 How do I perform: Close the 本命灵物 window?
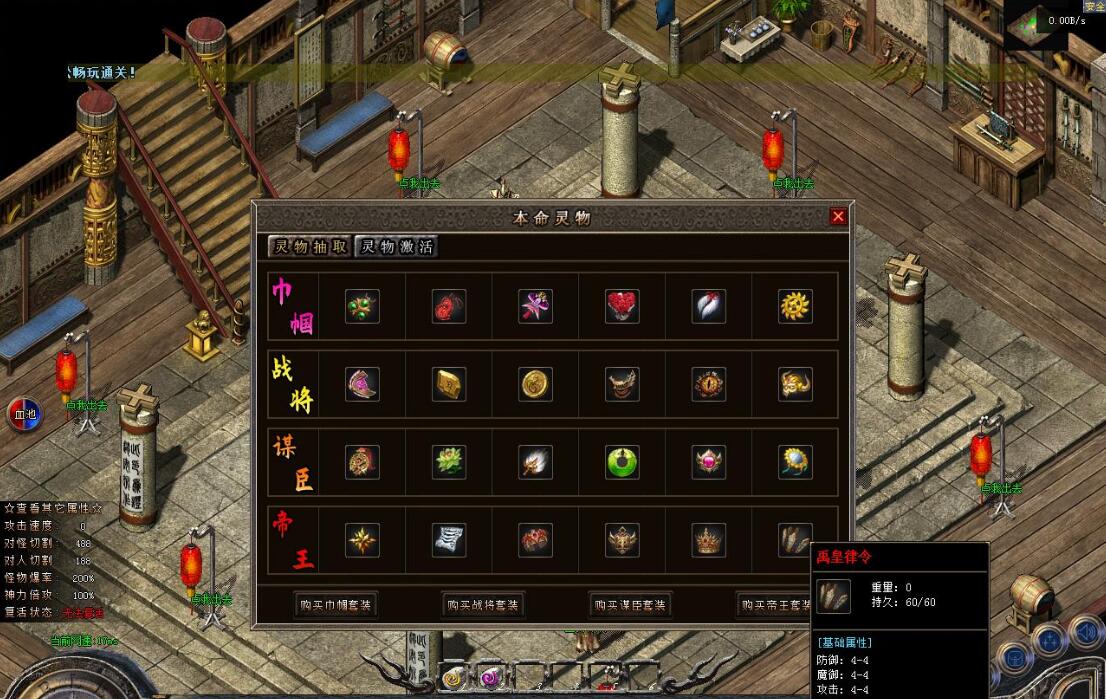point(838,216)
